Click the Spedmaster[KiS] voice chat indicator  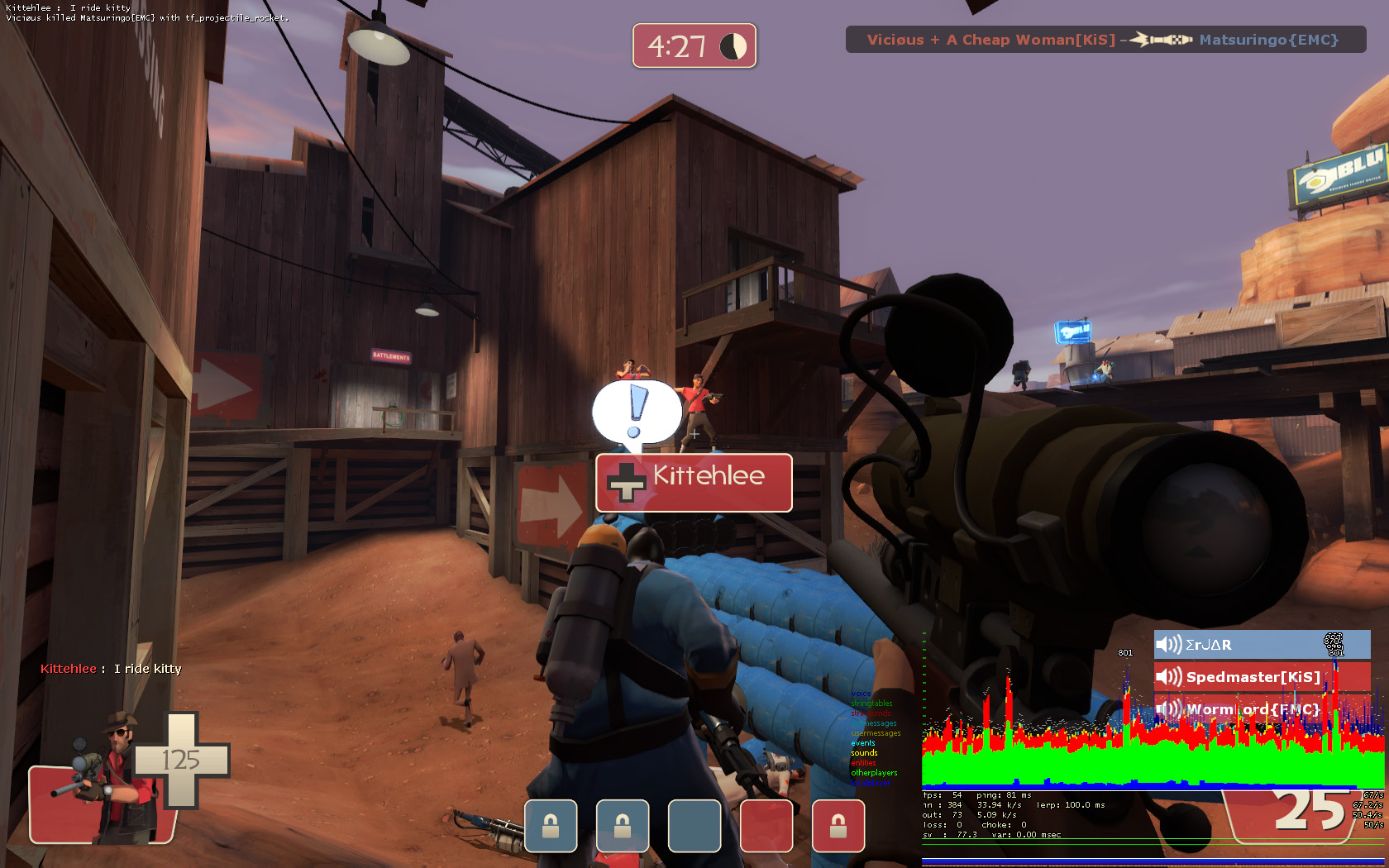[x=1261, y=677]
